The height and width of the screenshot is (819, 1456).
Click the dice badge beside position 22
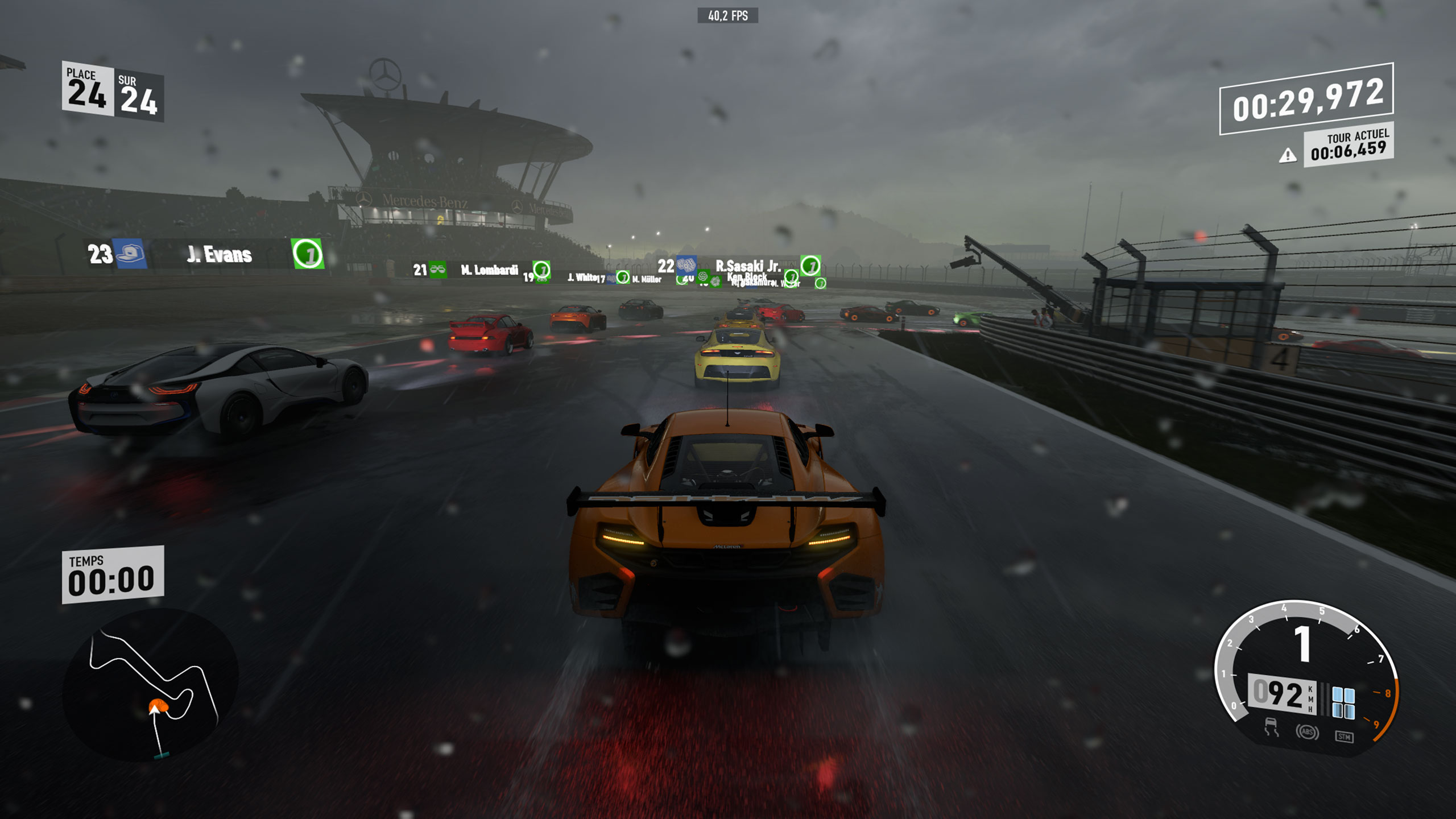pyautogui.click(x=687, y=266)
